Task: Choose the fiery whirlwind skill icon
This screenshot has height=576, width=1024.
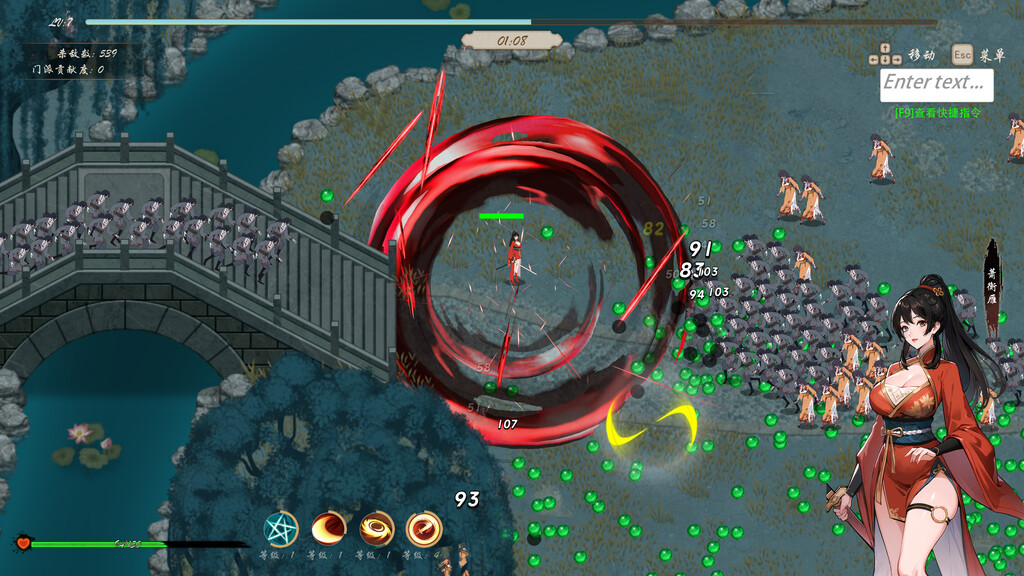Action: point(377,529)
